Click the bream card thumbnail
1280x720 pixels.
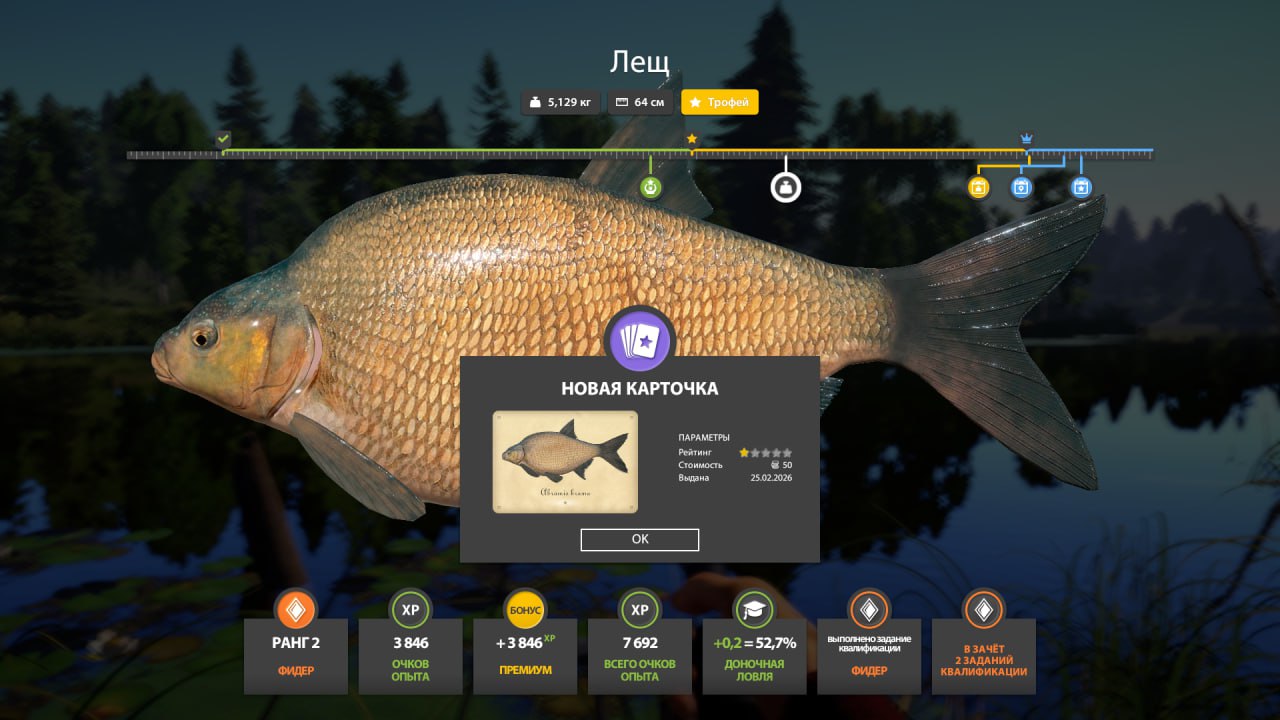(x=565, y=461)
